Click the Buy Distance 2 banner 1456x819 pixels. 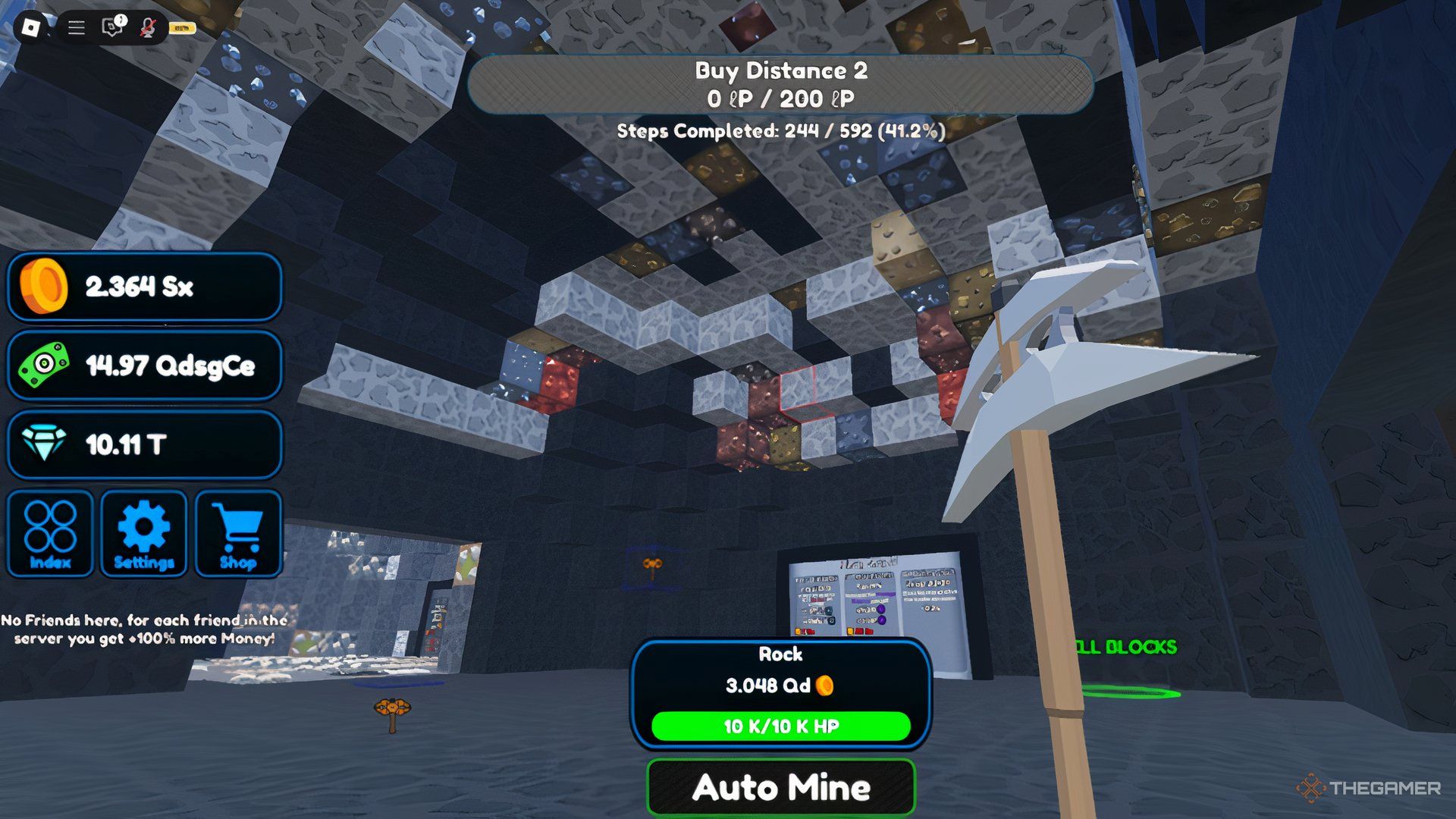(x=781, y=86)
